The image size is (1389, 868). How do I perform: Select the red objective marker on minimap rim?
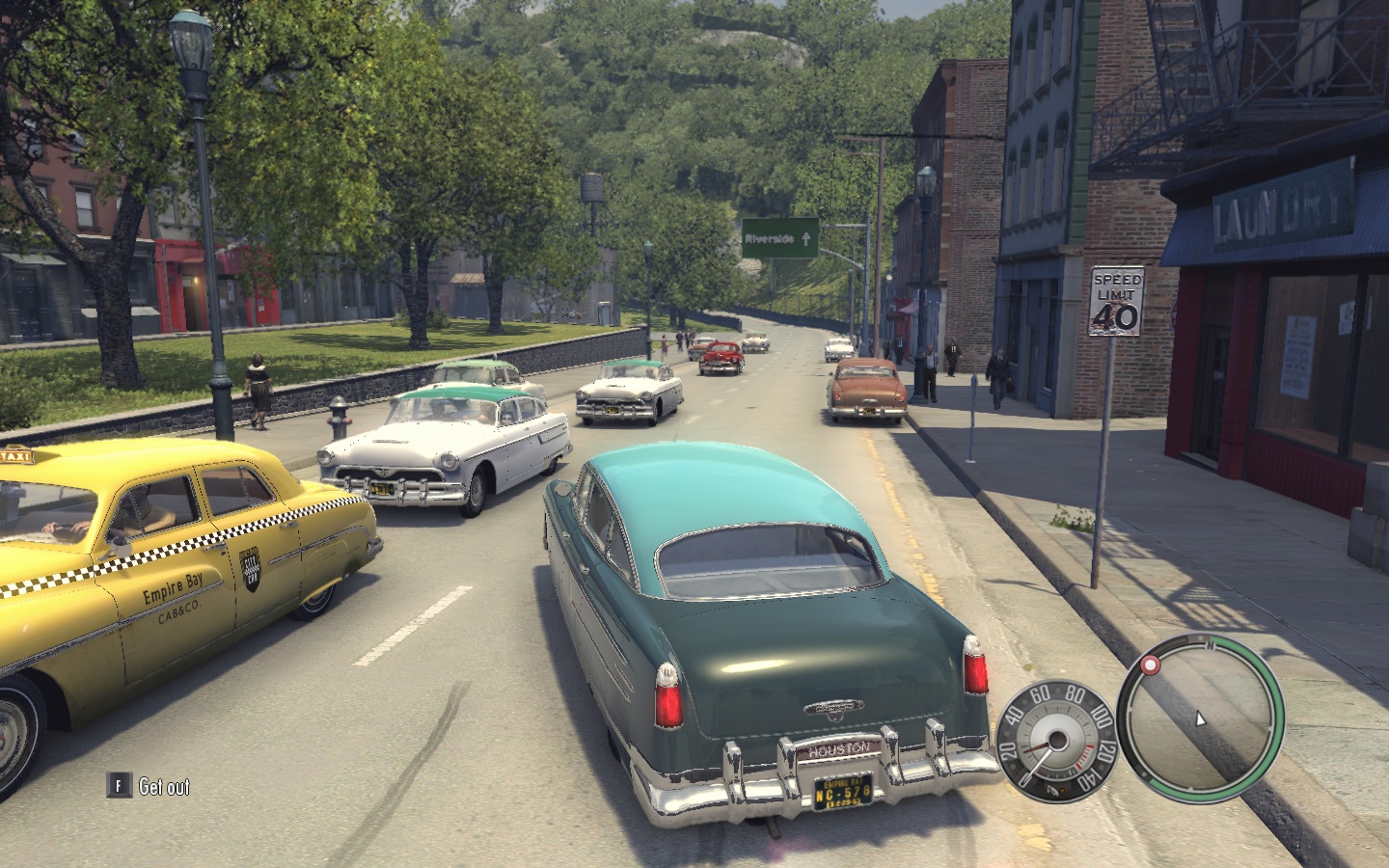point(1150,665)
